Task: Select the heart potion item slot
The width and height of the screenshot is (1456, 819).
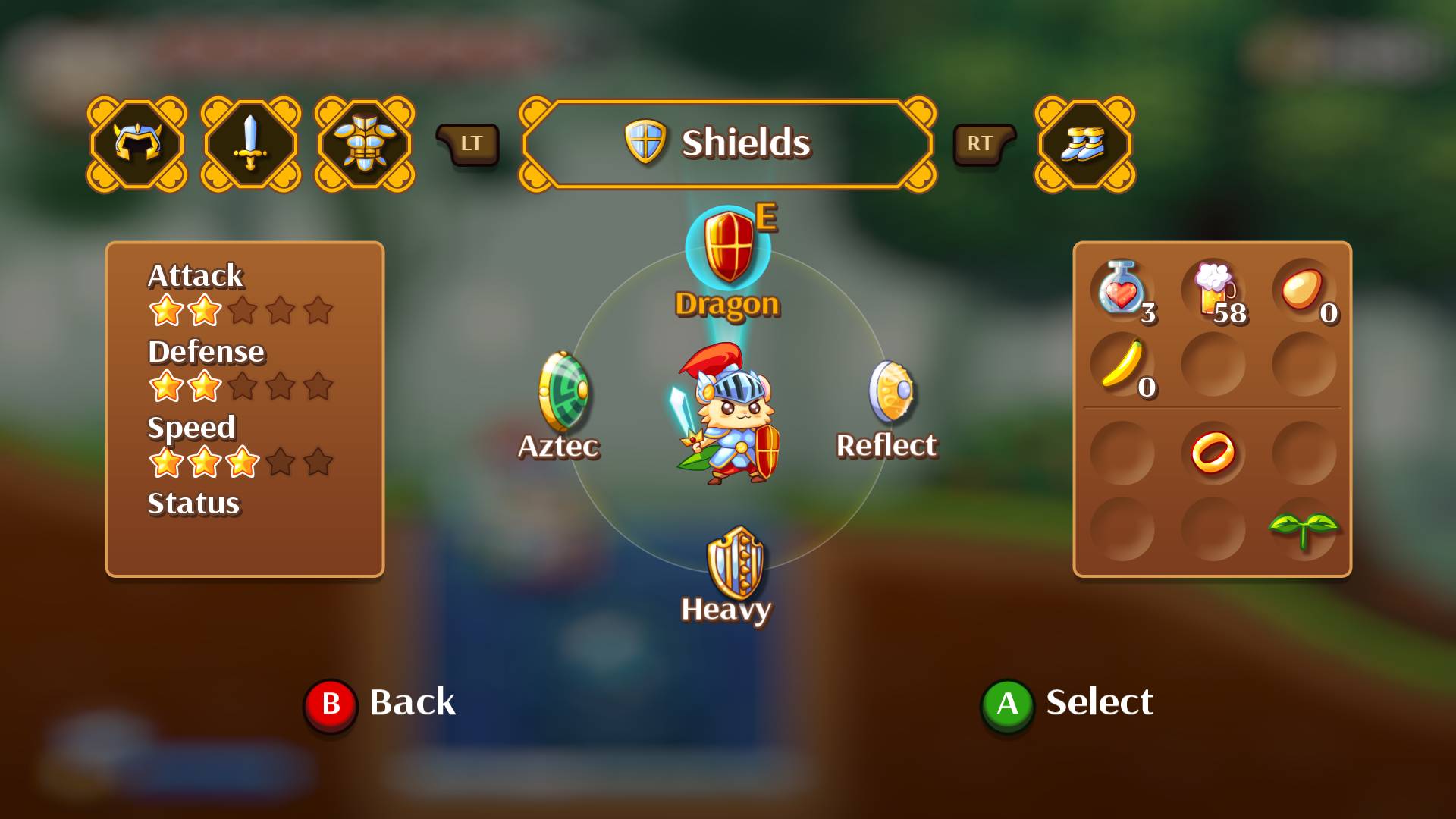Action: (1122, 289)
